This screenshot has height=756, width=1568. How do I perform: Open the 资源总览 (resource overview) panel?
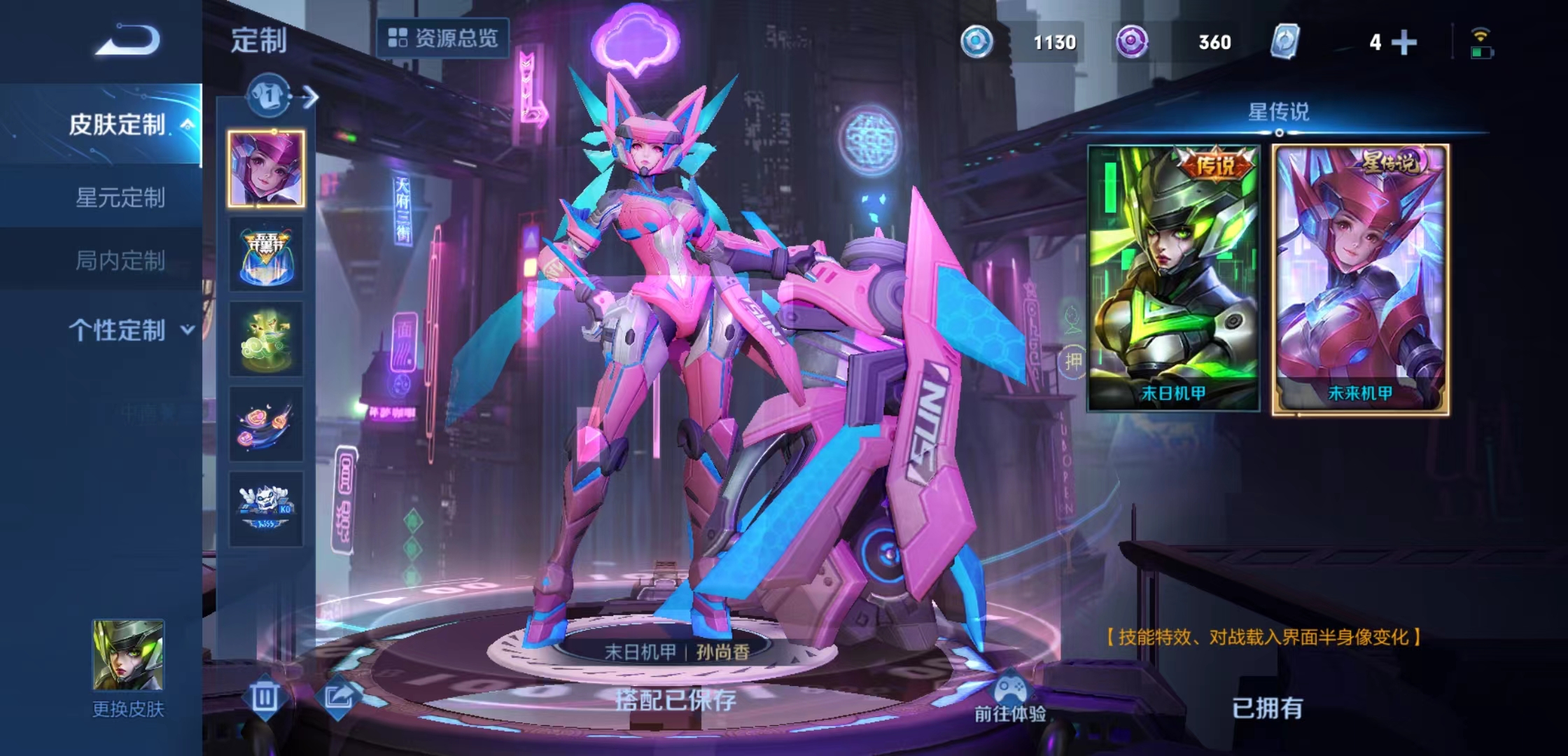(448, 38)
